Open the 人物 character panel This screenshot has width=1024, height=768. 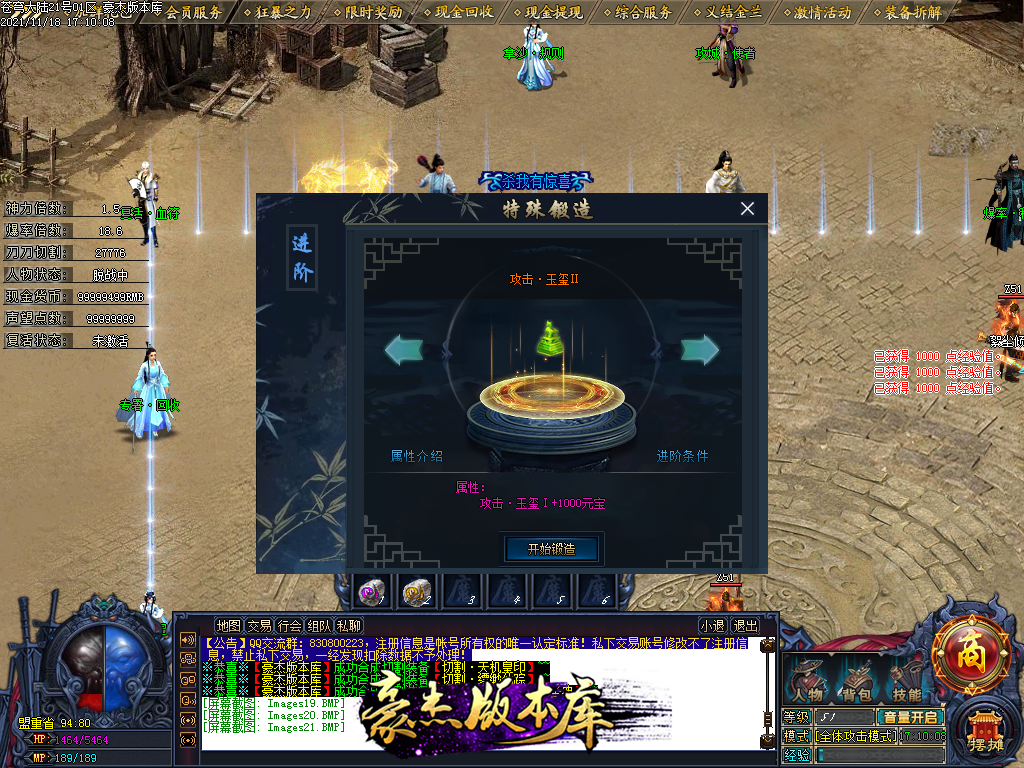808,681
